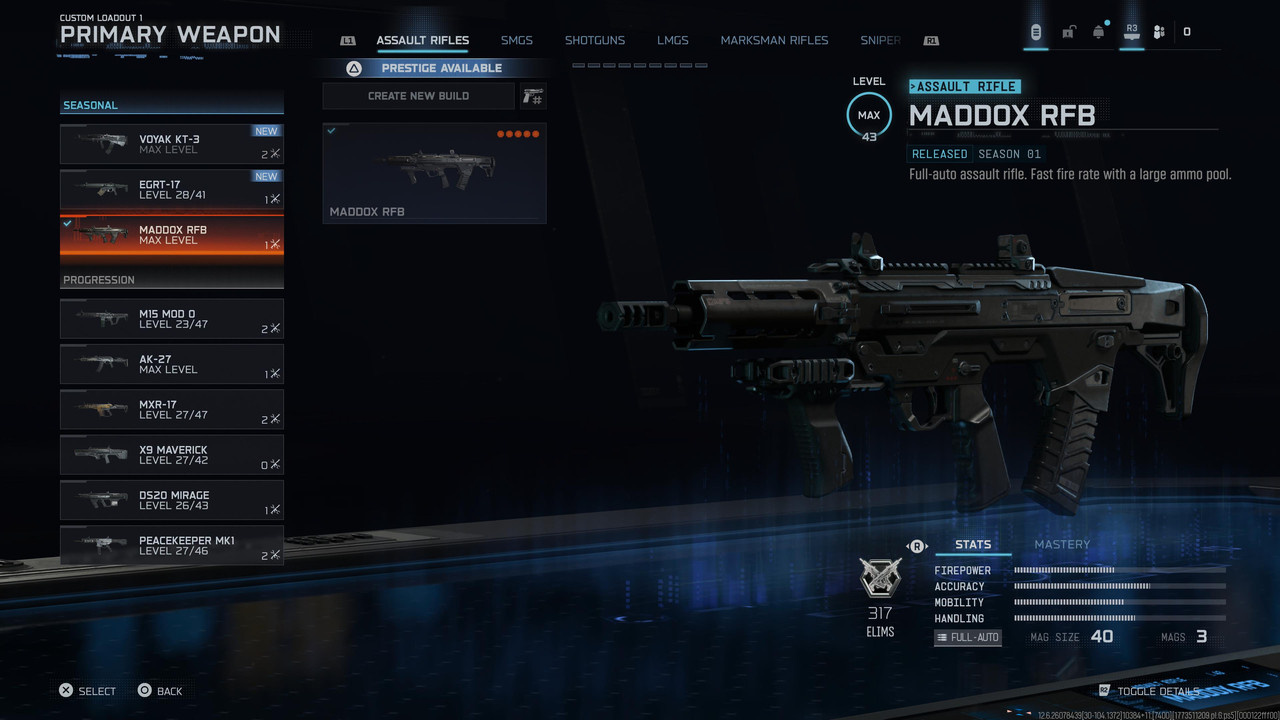Choose the AK-27 from the list
The width and height of the screenshot is (1280, 720).
[171, 364]
